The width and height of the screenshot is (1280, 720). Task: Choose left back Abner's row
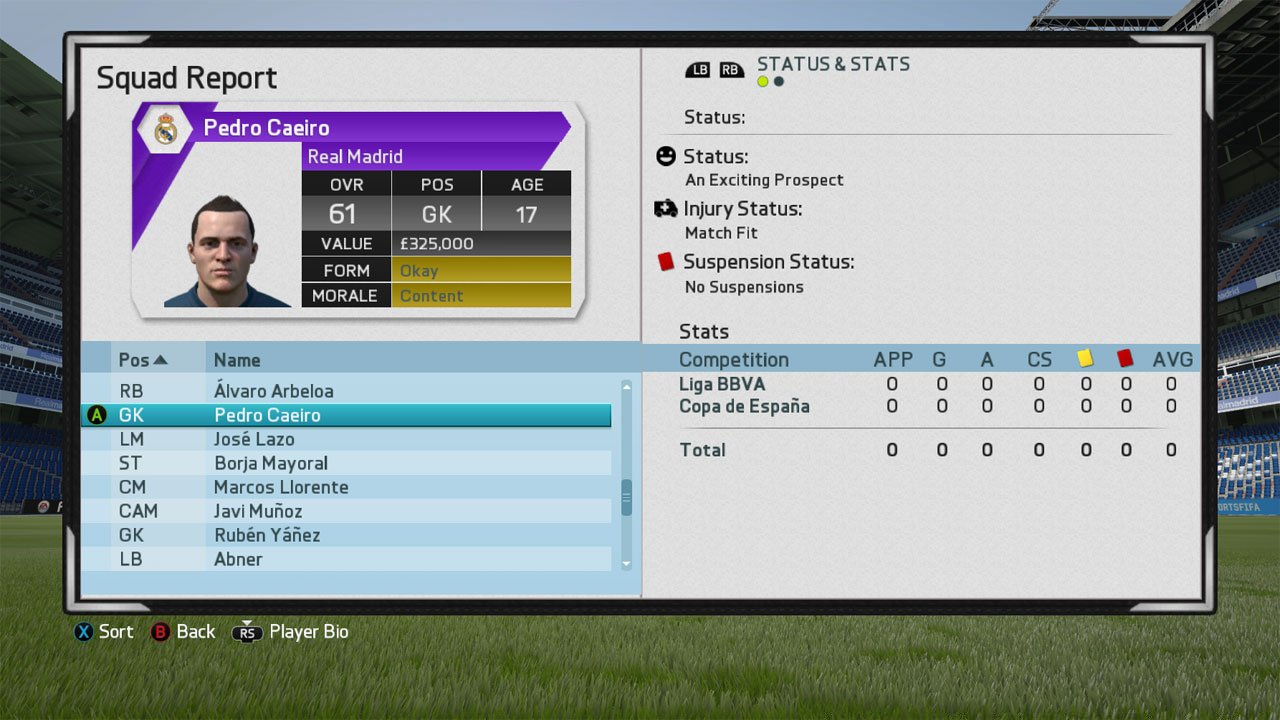pos(238,559)
